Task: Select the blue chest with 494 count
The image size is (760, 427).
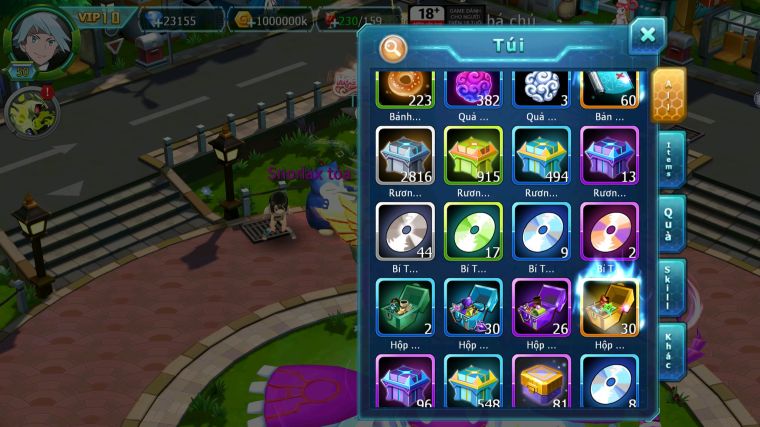Action: point(541,156)
